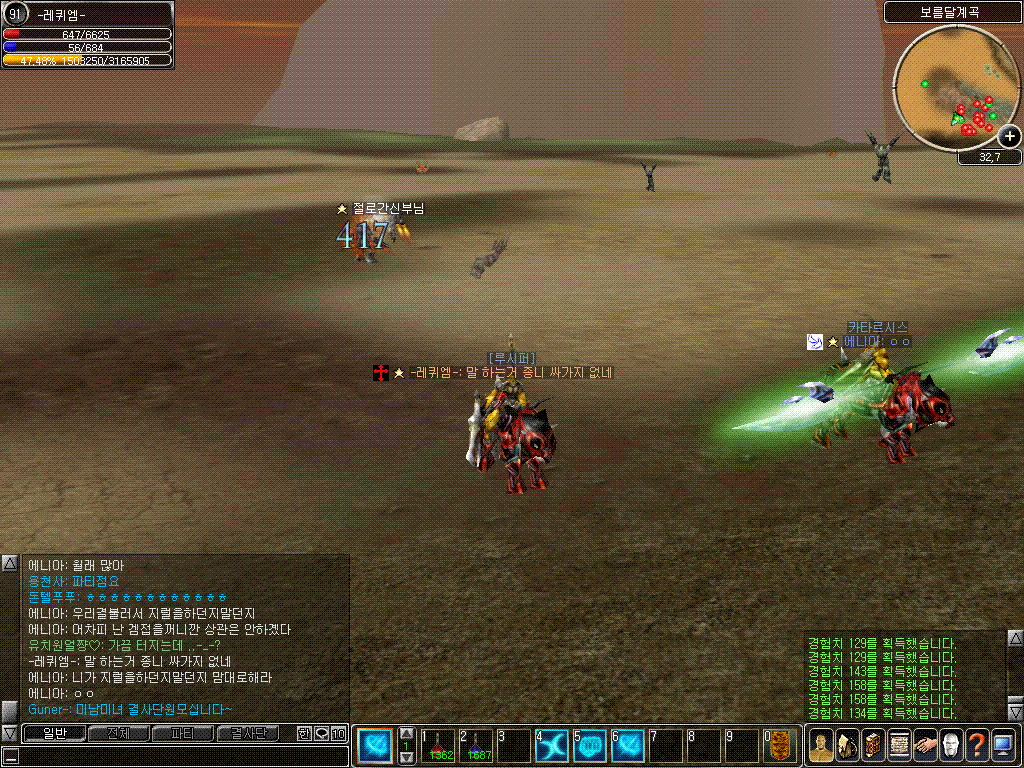Open the inventory bag icon

(x=846, y=746)
